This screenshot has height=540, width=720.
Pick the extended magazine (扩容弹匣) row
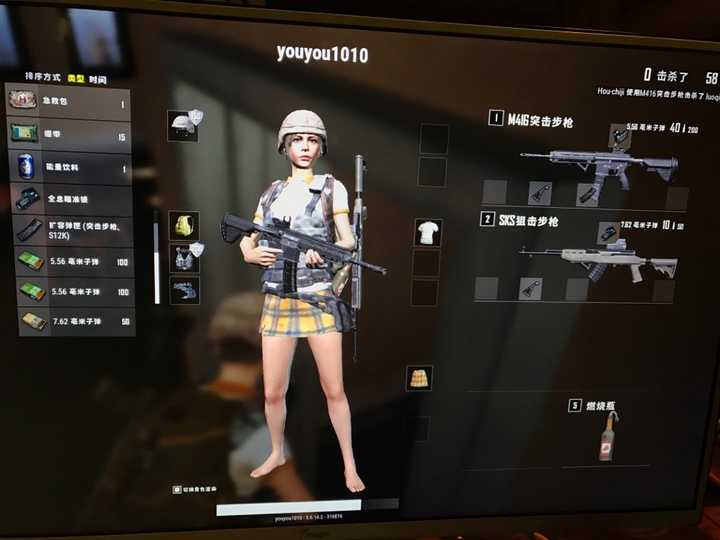pyautogui.click(x=68, y=230)
